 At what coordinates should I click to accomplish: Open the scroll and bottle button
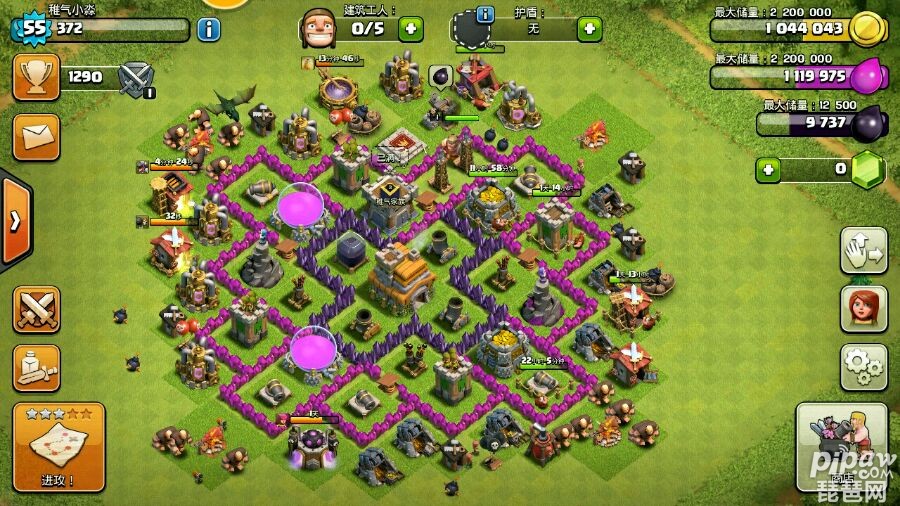pos(36,368)
